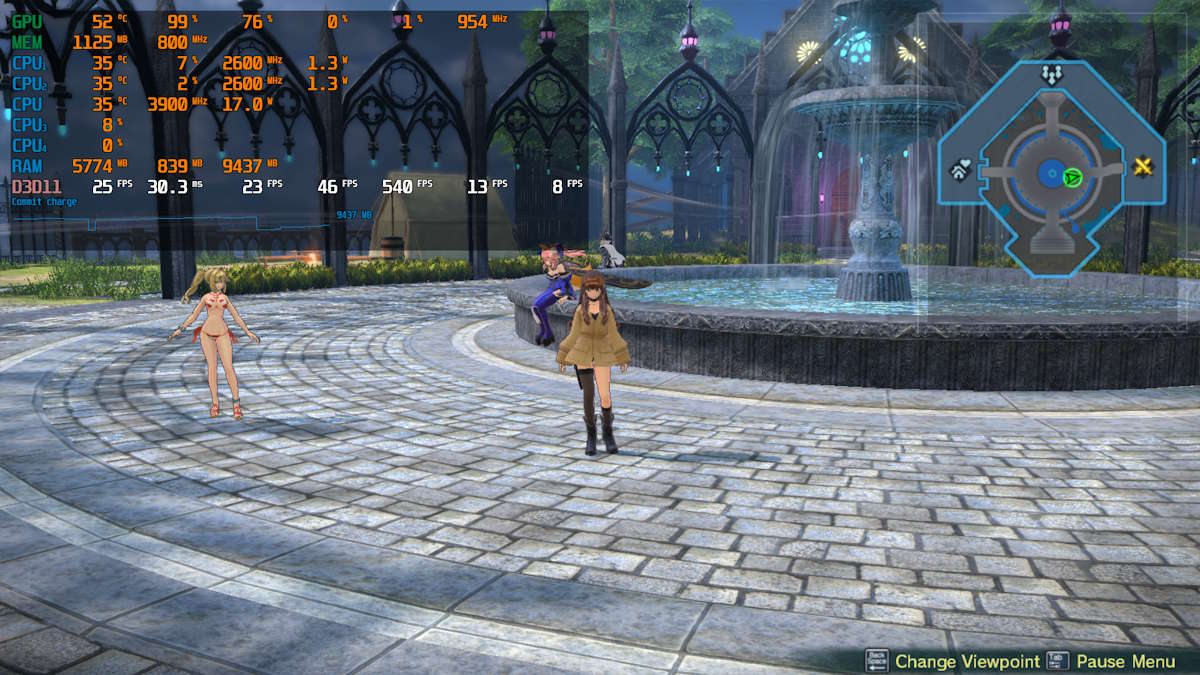Click the crossed swords marker on the minimap

pos(1144,168)
